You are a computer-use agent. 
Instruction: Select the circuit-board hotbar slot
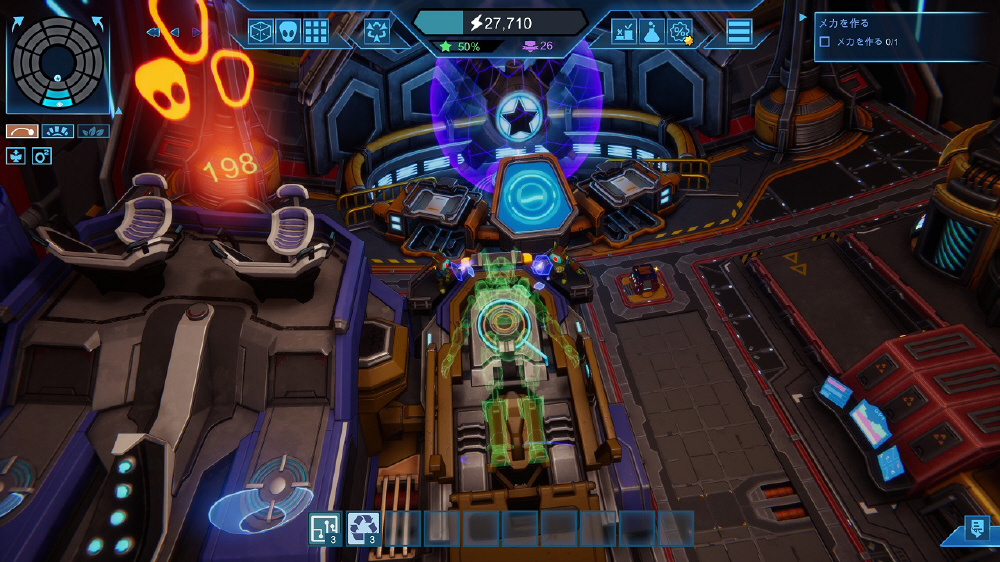pos(325,528)
